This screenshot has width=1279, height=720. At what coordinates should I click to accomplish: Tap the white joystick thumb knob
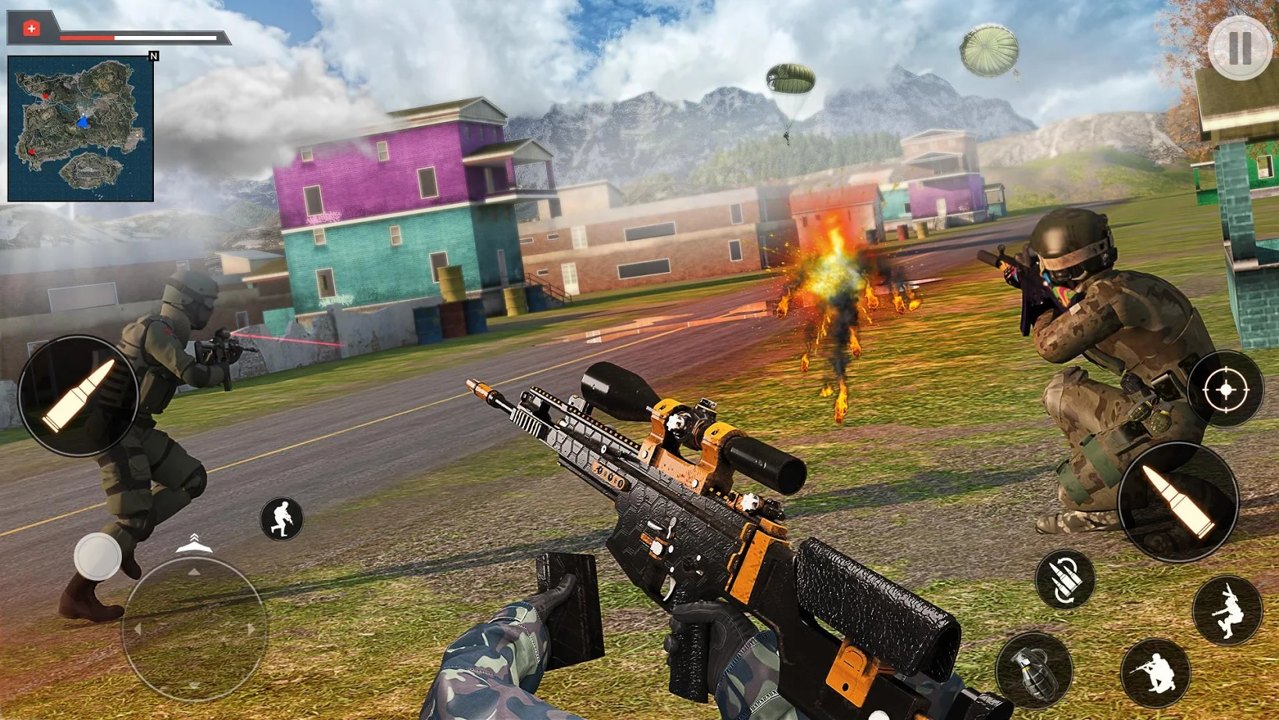click(x=98, y=557)
